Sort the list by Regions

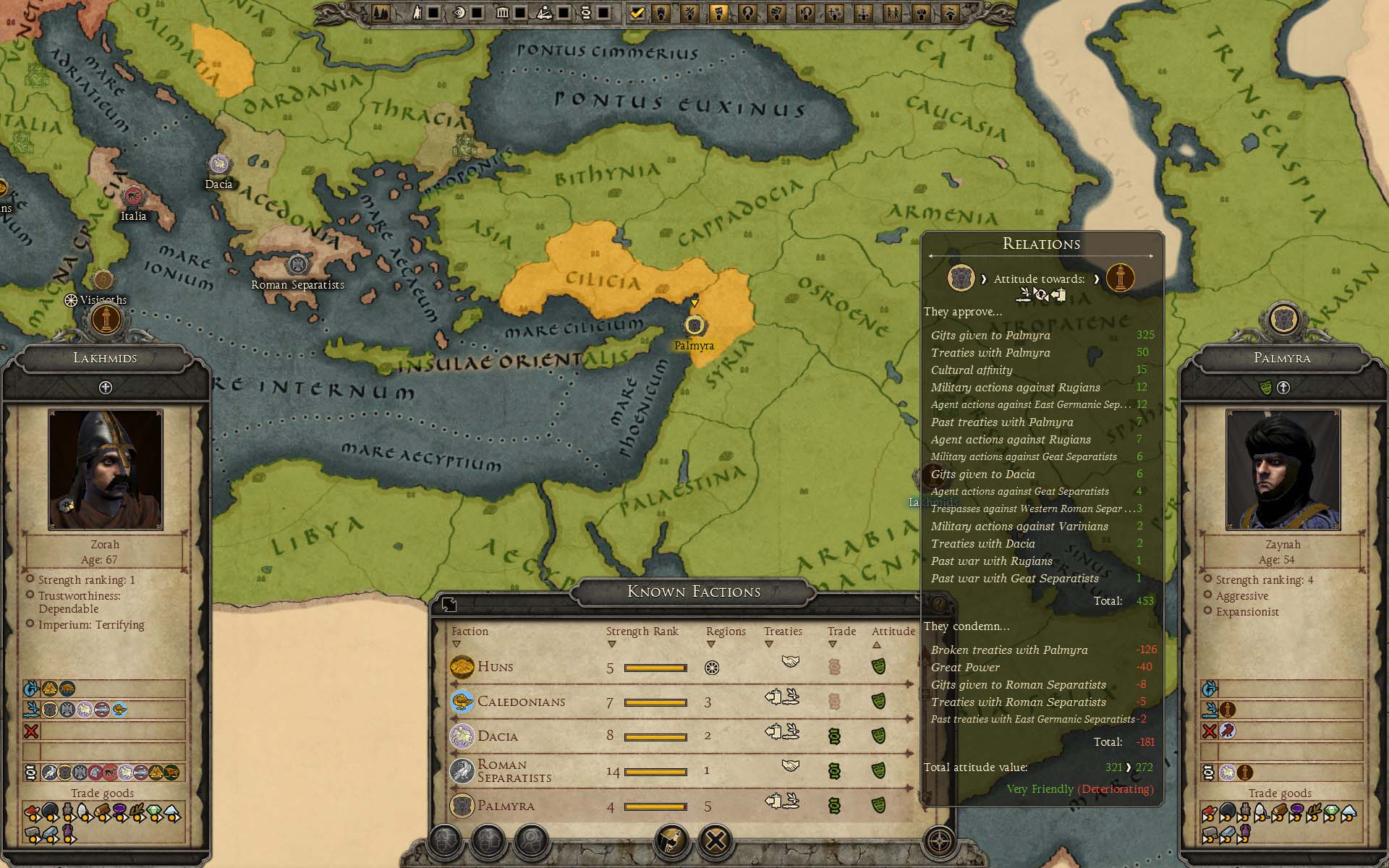(x=725, y=631)
